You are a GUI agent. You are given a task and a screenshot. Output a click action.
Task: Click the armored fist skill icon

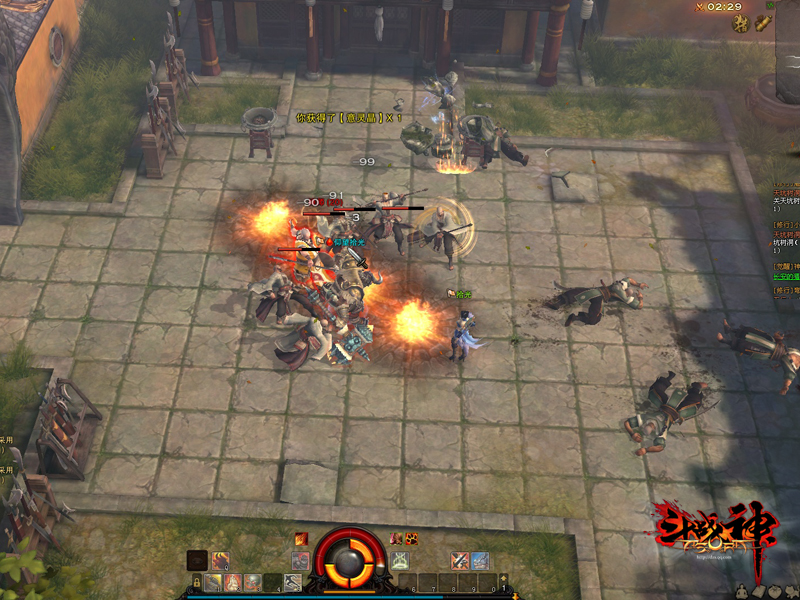tap(300, 560)
